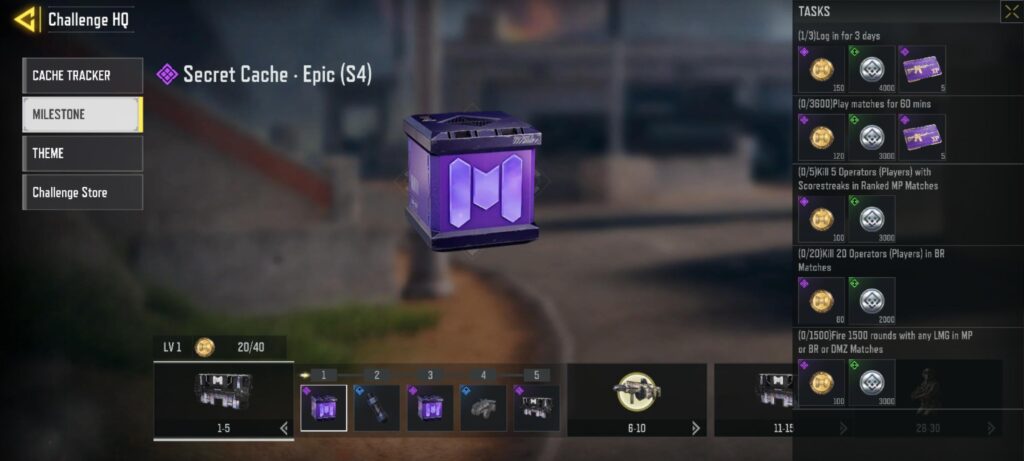Select the 120 gold token play-matches reward
The image size is (1024, 461).
tap(821, 137)
